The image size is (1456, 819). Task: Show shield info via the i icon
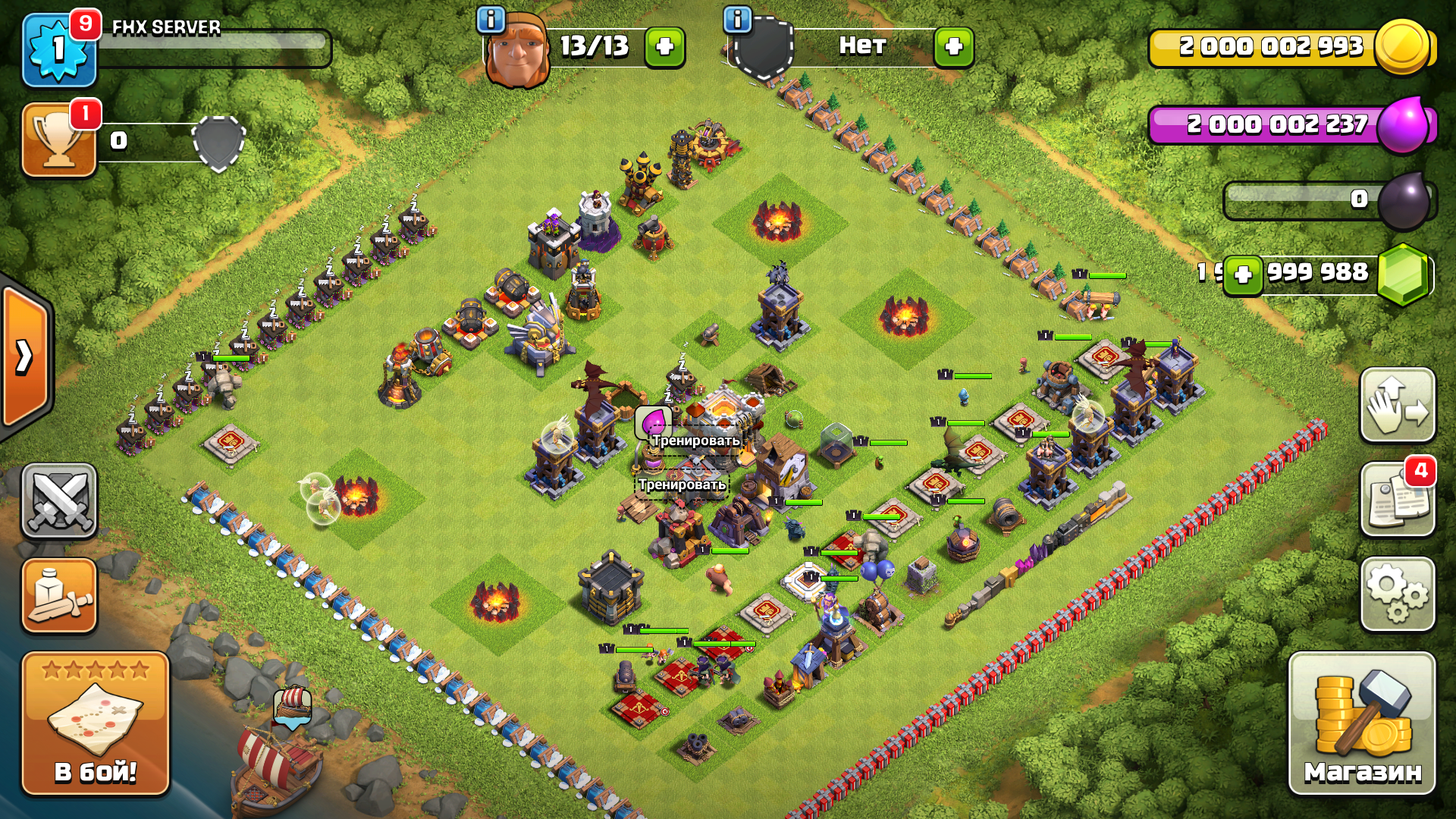pyautogui.click(x=737, y=20)
